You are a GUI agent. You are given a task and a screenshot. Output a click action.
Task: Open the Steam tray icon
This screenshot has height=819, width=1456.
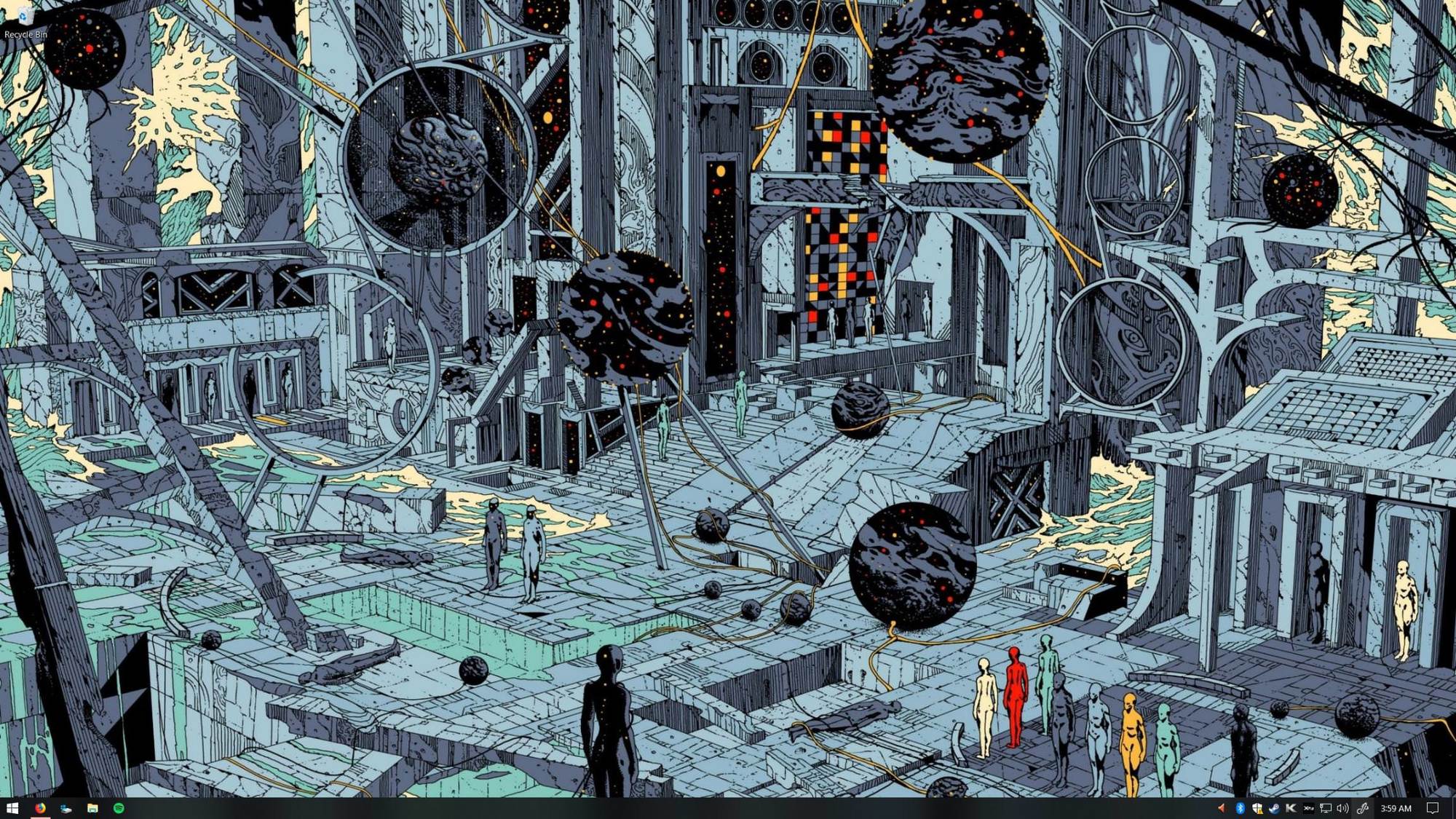tap(1274, 808)
